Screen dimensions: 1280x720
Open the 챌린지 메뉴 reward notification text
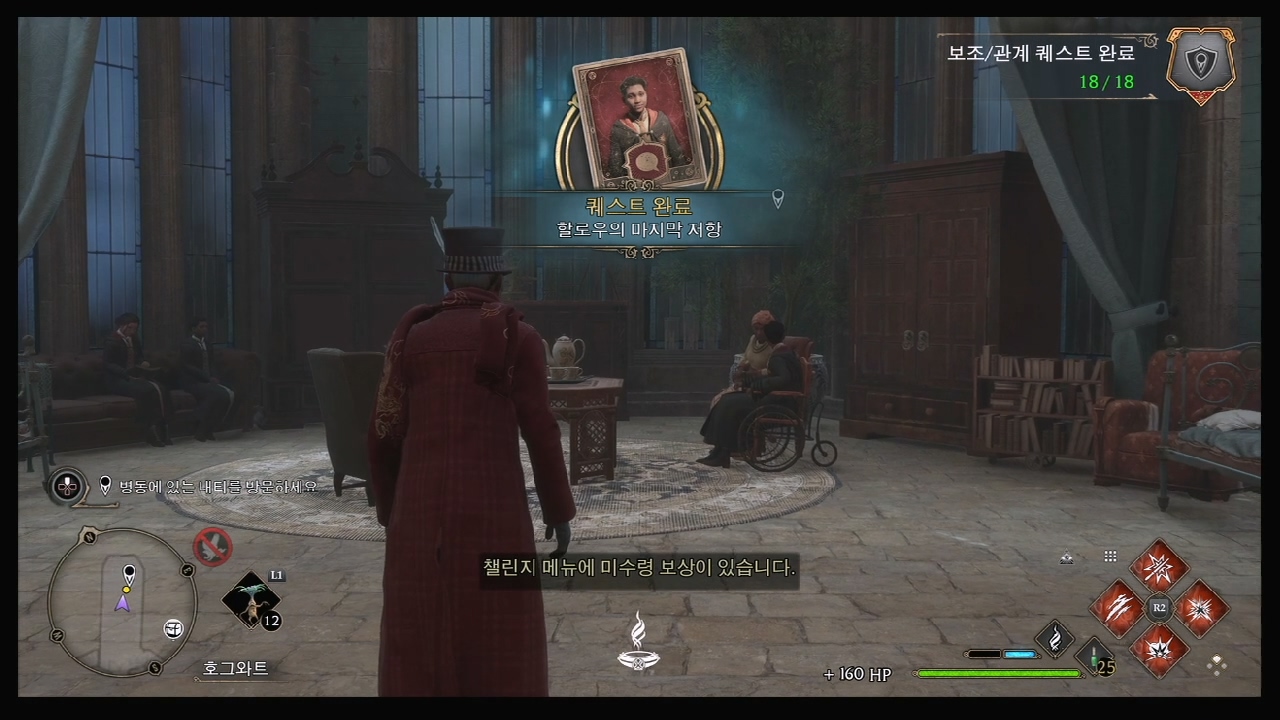coord(639,567)
